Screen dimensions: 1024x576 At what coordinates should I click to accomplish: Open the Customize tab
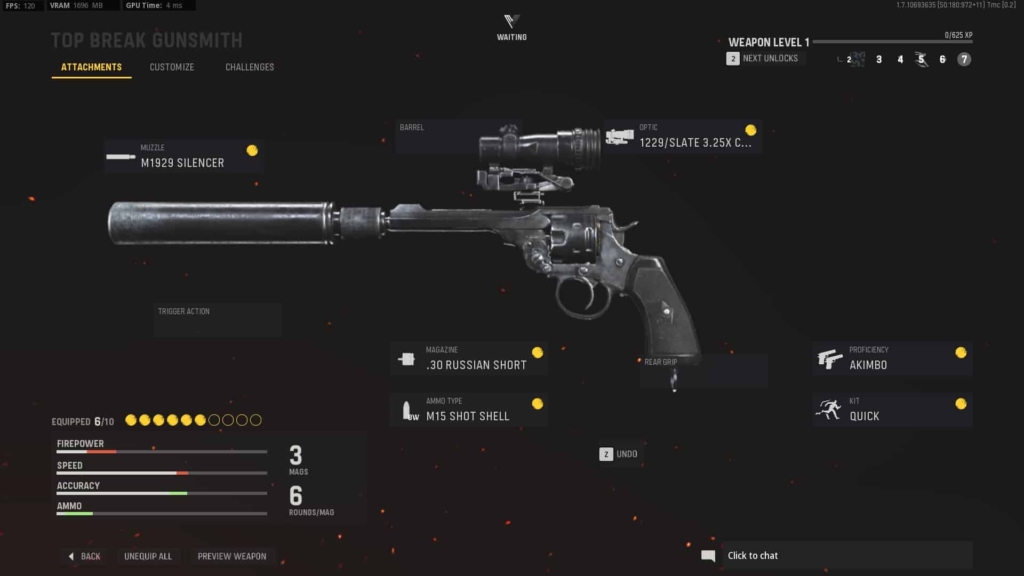tap(172, 67)
